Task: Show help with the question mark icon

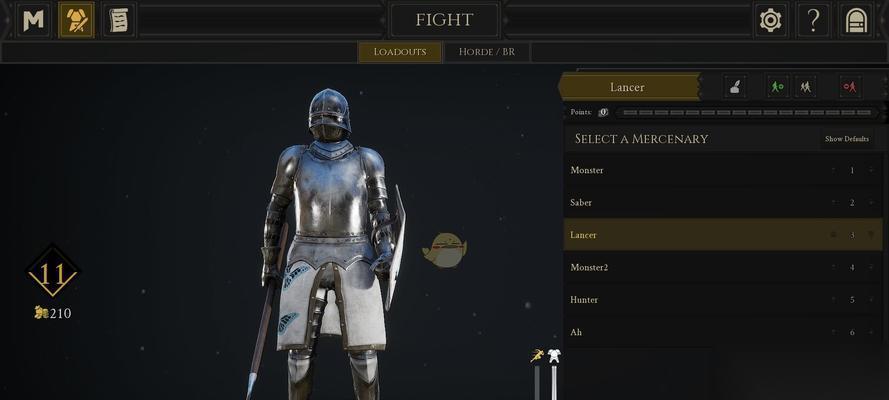Action: [814, 20]
